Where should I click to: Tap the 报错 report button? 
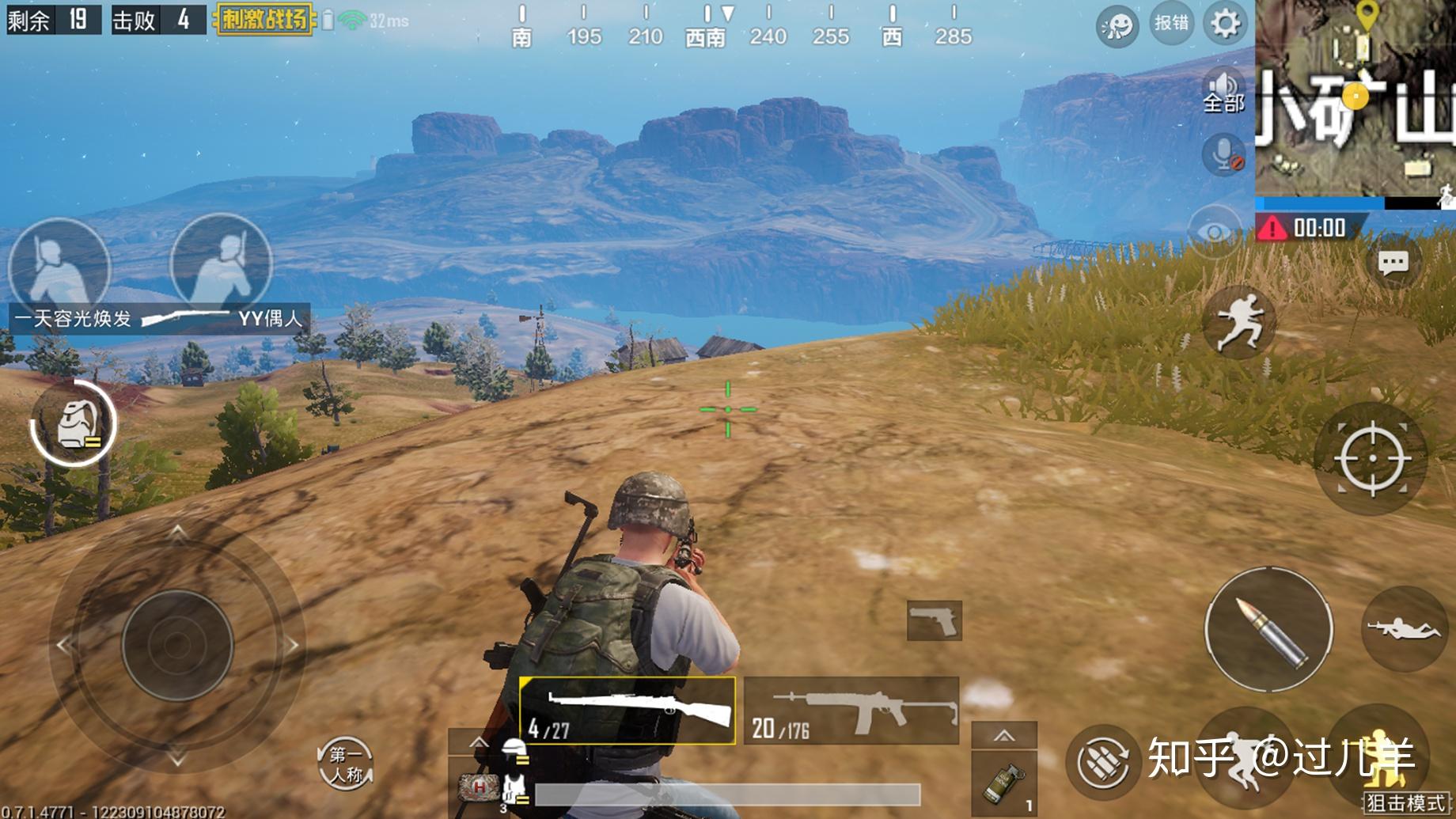coord(1170,23)
